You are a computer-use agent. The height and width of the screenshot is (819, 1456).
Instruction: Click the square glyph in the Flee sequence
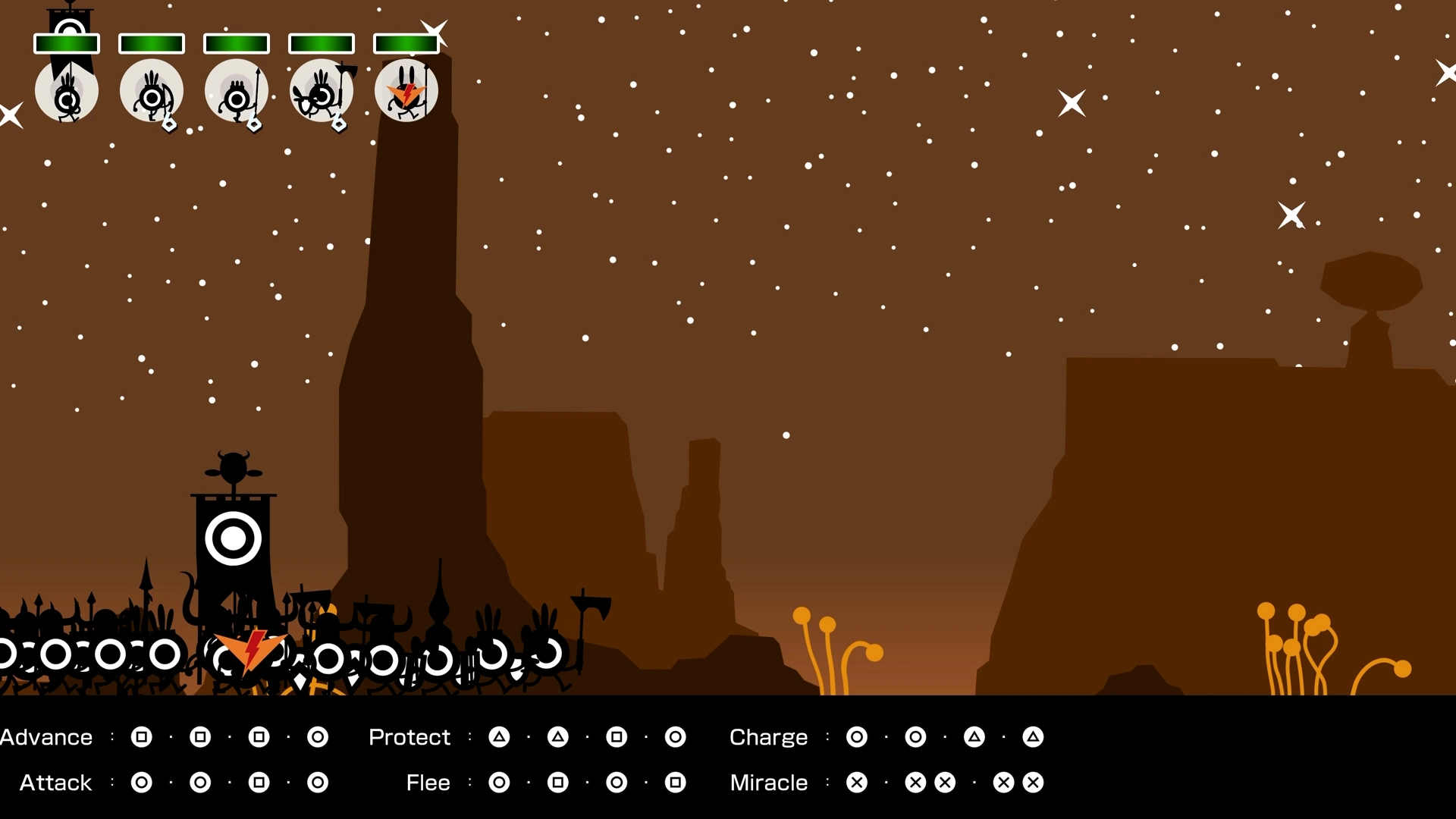(x=558, y=783)
